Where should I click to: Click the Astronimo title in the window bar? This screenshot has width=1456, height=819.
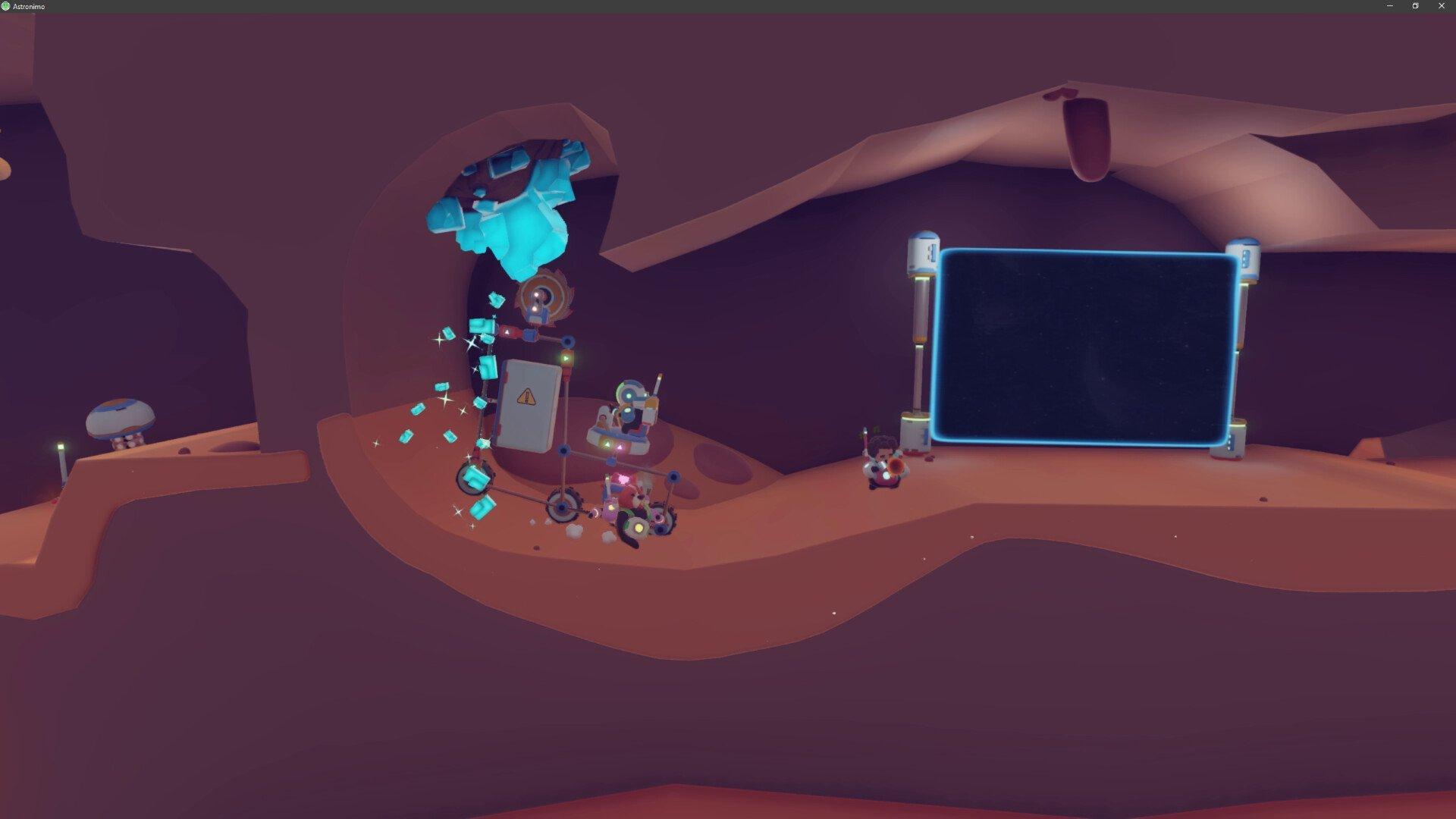30,6
